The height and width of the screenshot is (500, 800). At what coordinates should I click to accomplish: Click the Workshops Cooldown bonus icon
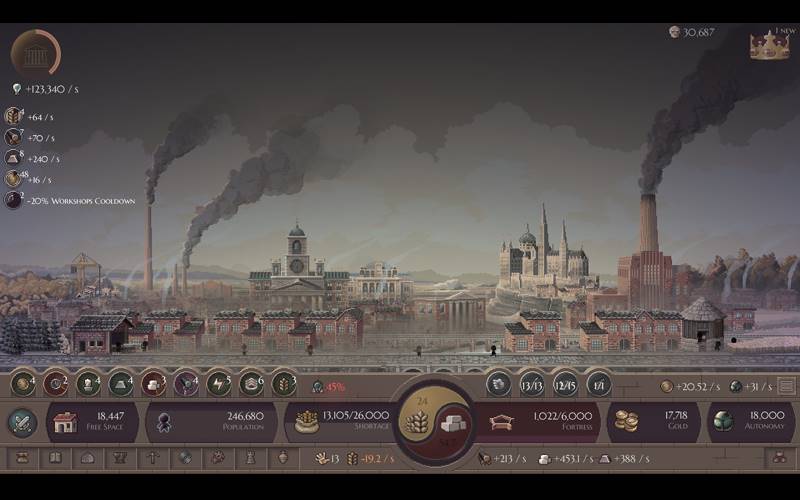coord(13,200)
